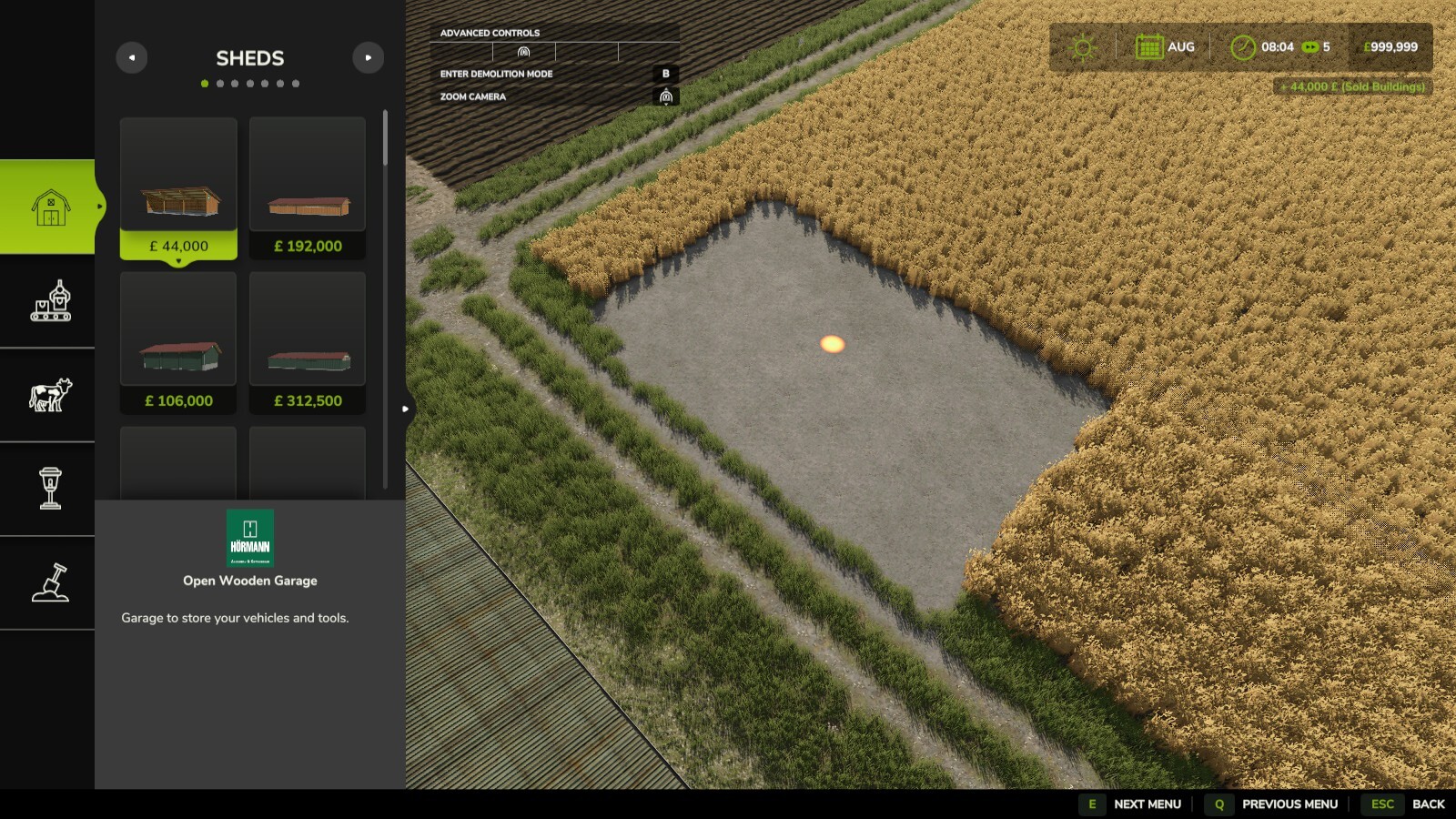Open the shovel landscaping category
1456x819 pixels.
point(50,582)
